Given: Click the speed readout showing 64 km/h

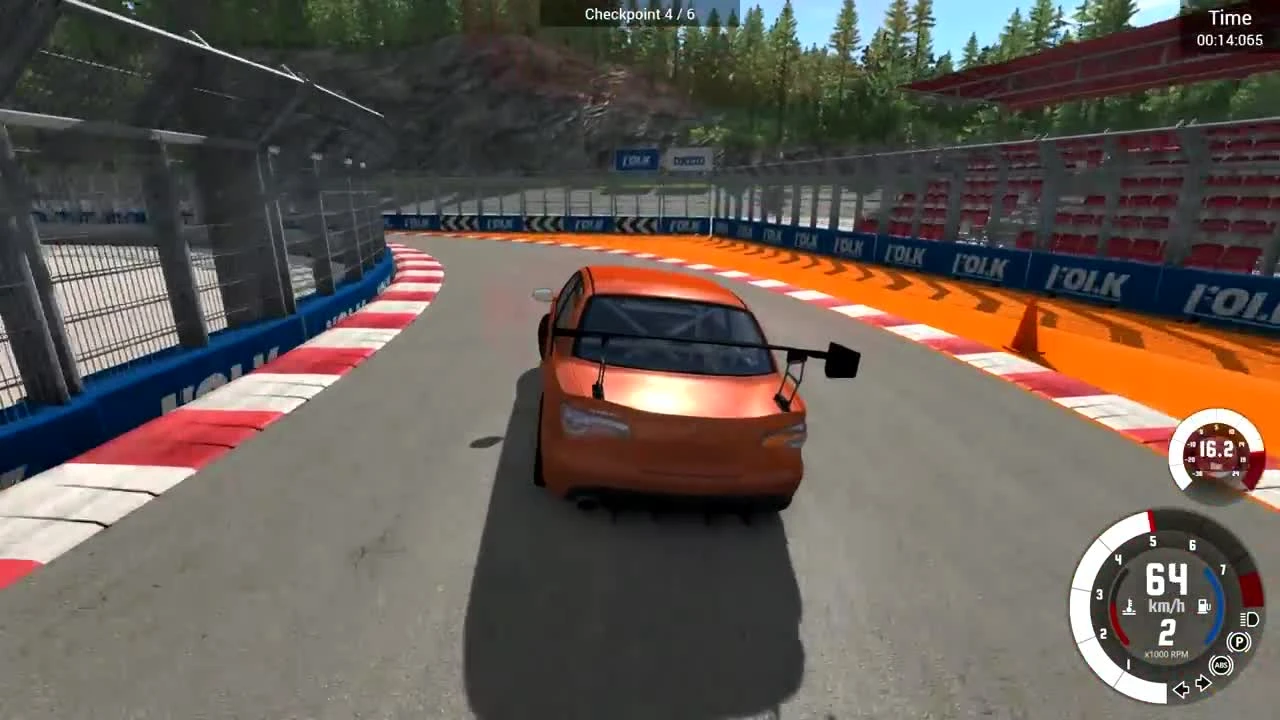Looking at the screenshot, I should (1166, 578).
